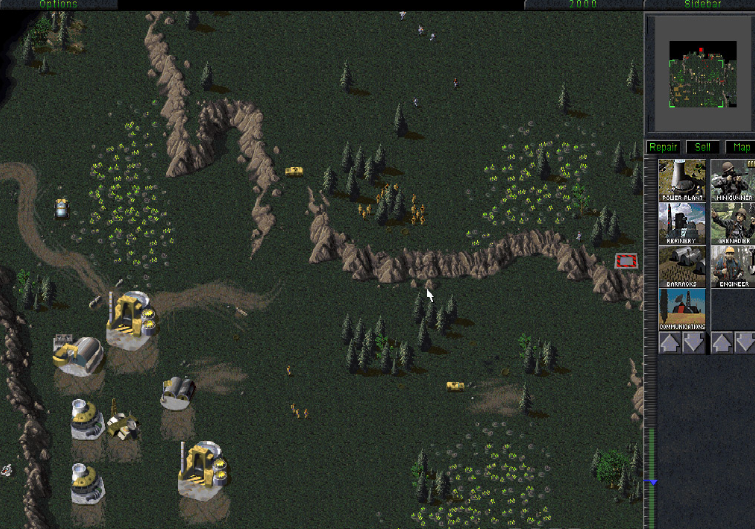Choose the Barracks build icon

coord(682,266)
